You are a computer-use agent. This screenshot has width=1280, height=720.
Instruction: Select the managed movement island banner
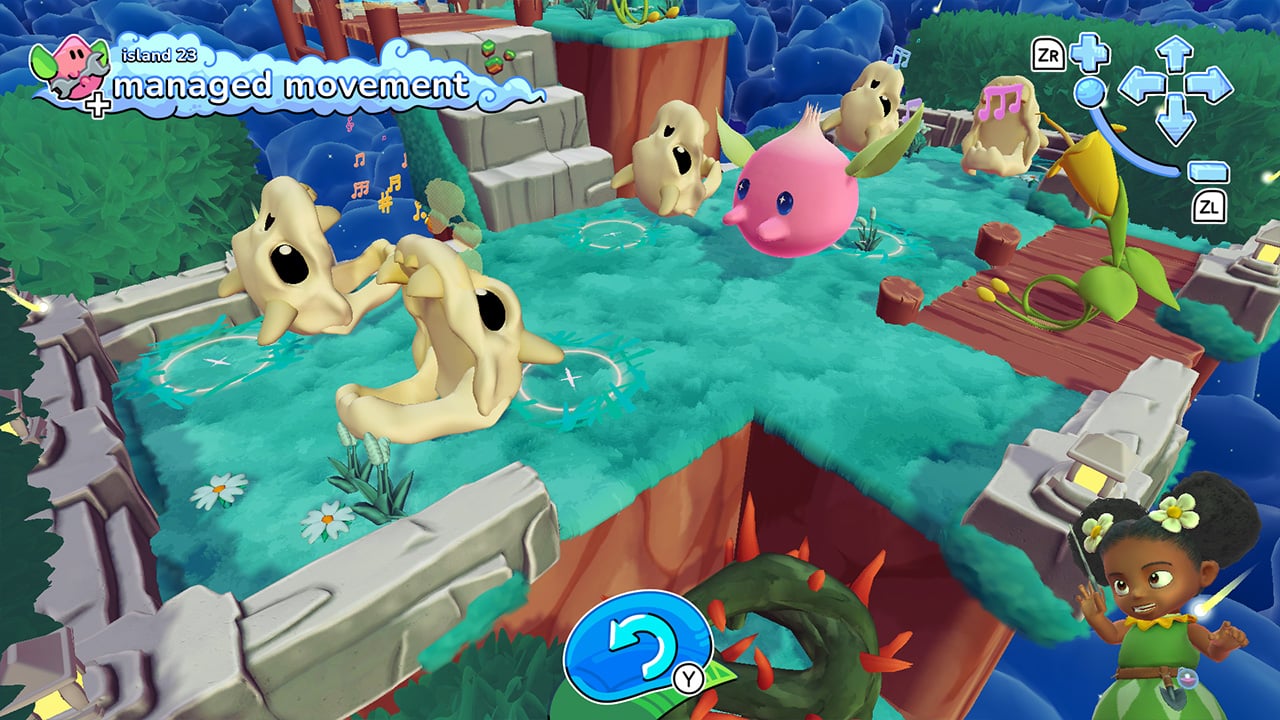point(290,86)
